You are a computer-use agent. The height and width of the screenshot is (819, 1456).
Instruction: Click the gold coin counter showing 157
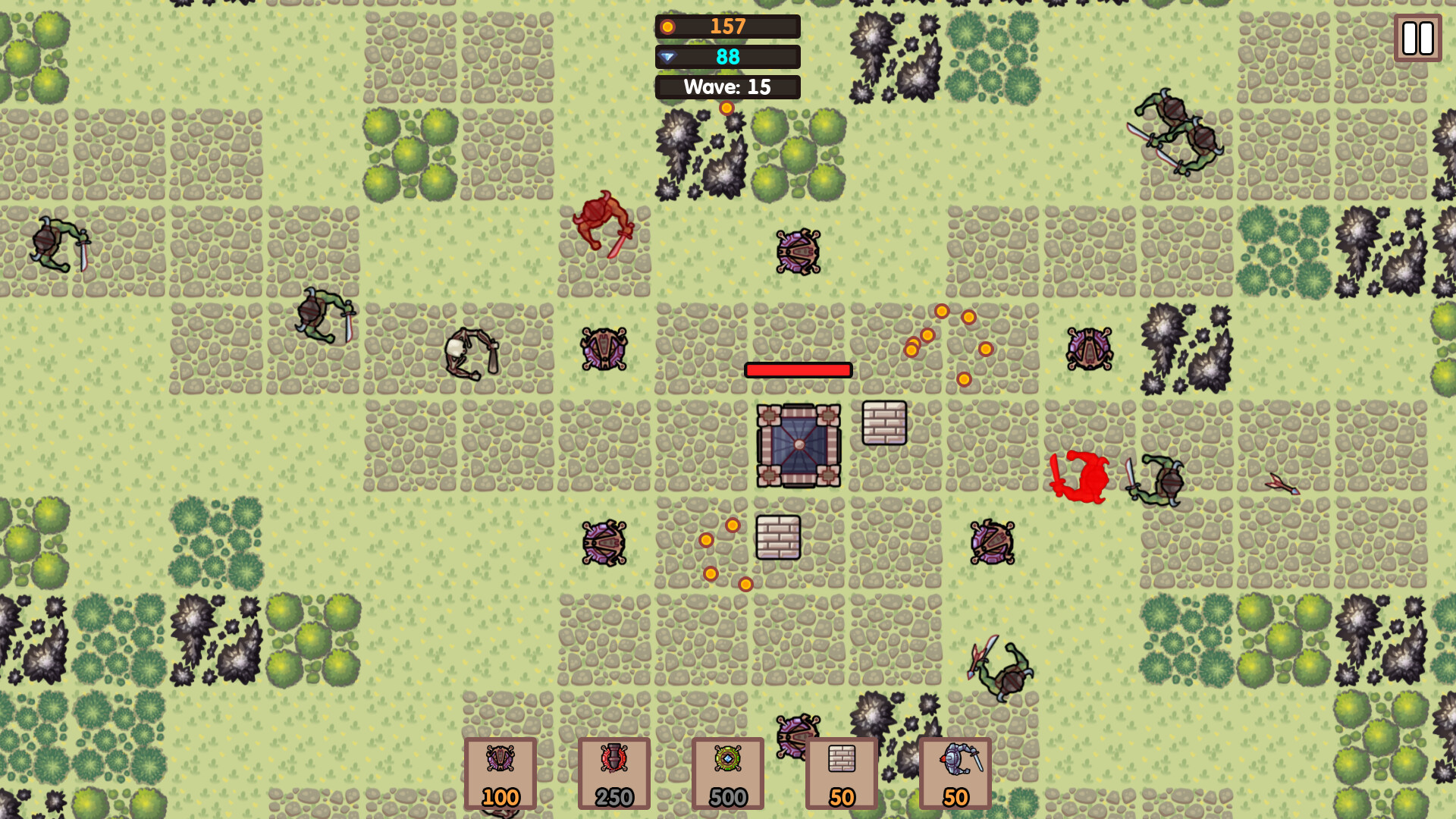[726, 27]
